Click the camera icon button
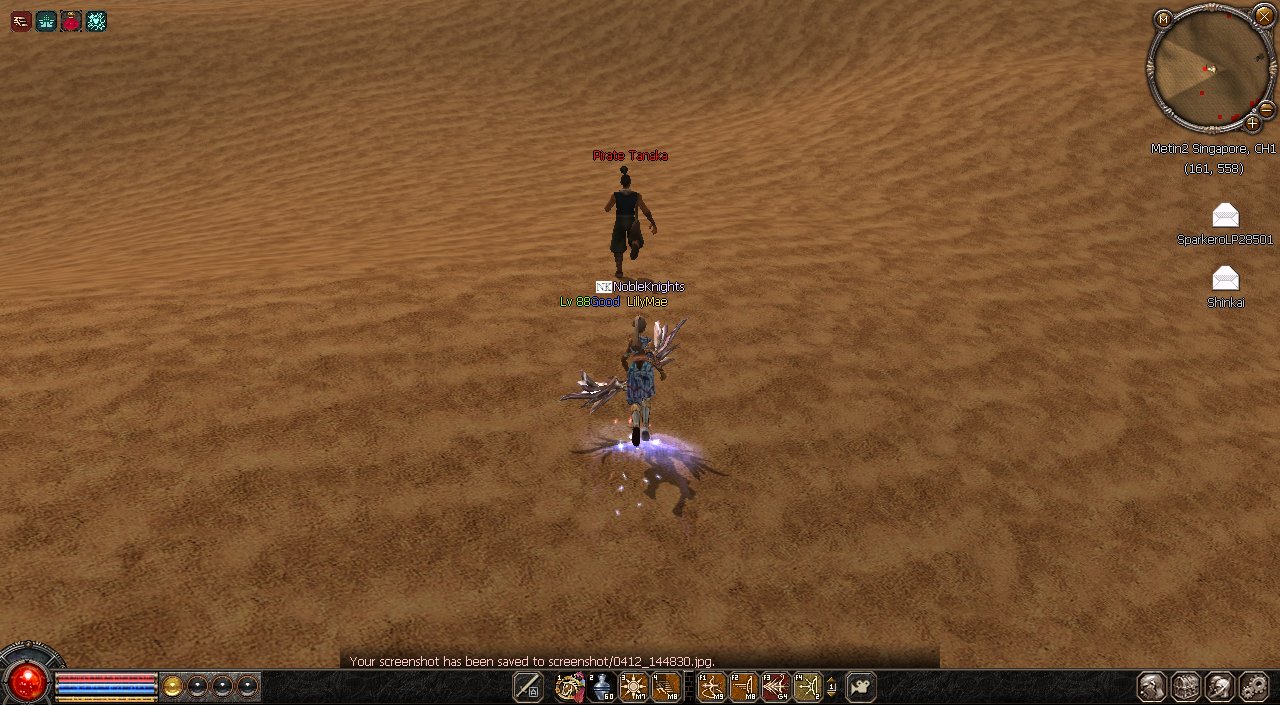This screenshot has height=705, width=1280. 861,686
